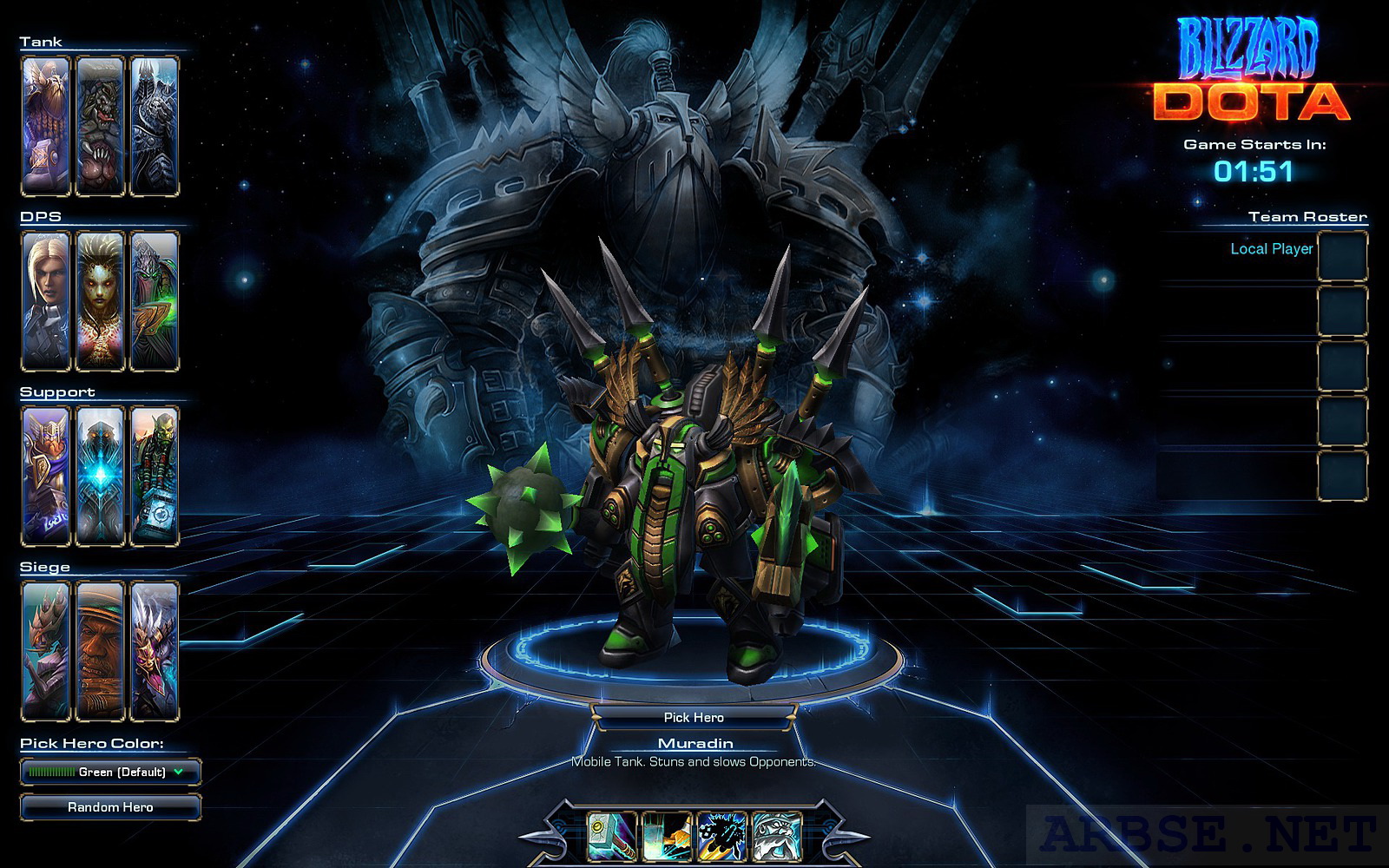
Task: Choose the green-glowing Zeratul portrait
Action: 155,301
